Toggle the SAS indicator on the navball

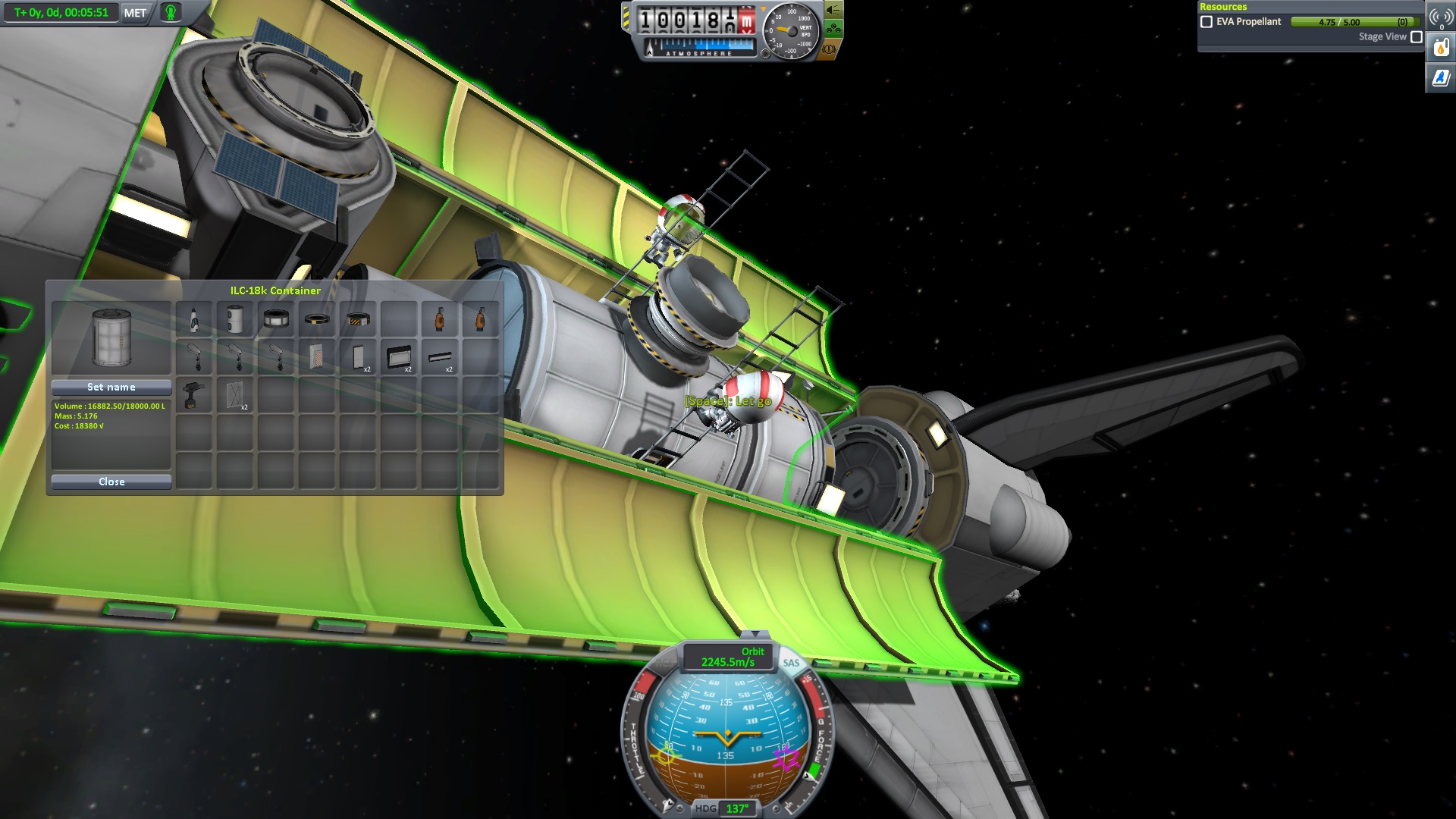(791, 663)
